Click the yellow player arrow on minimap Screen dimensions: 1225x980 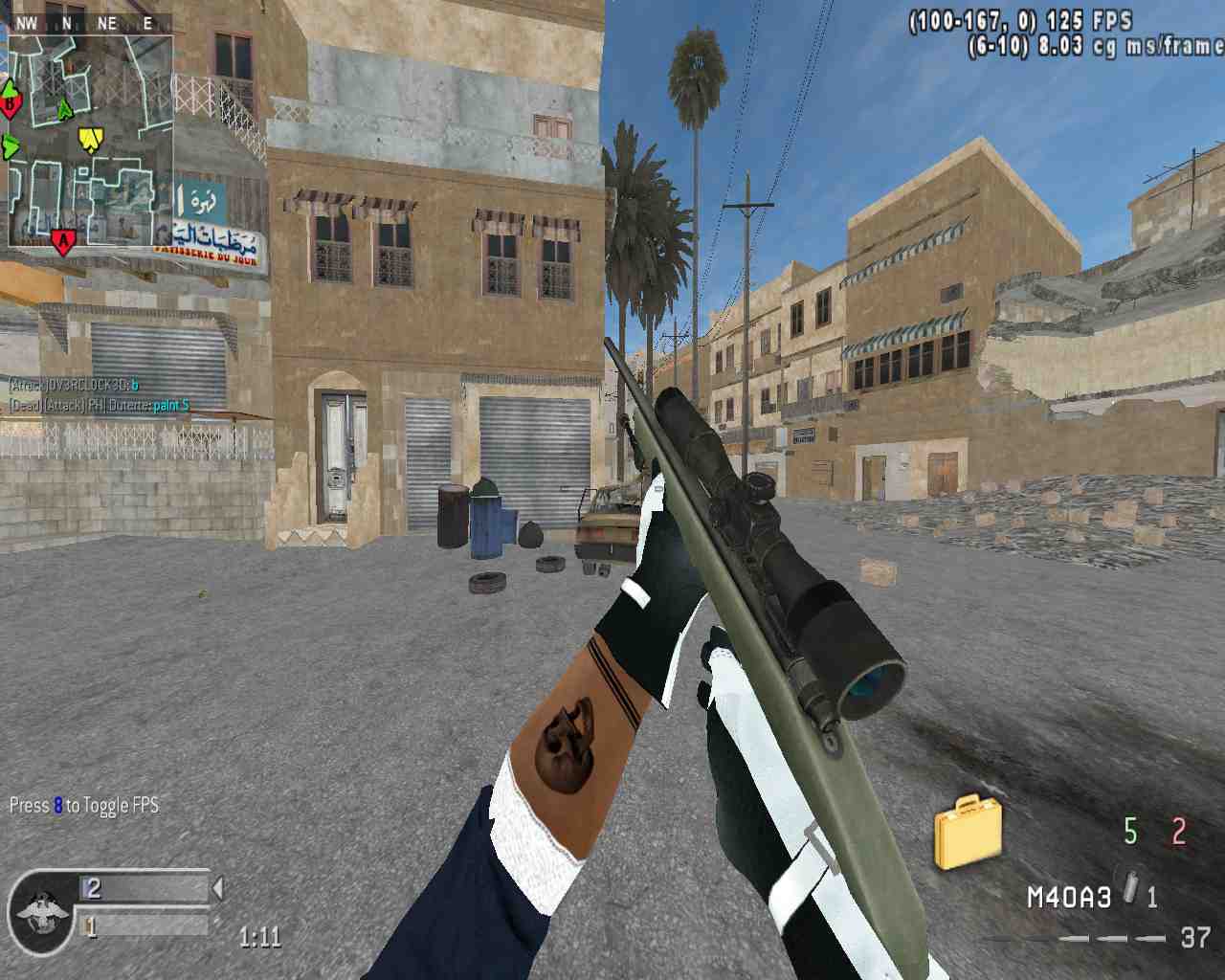(x=89, y=141)
